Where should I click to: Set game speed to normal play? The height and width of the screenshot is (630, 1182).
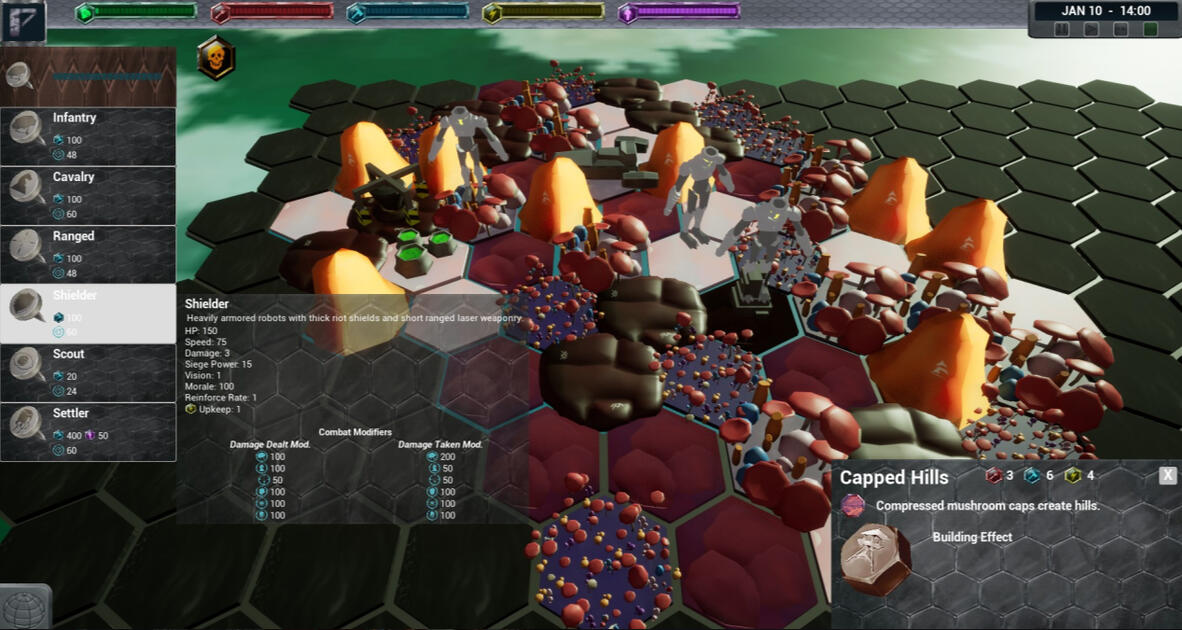[x=1092, y=30]
